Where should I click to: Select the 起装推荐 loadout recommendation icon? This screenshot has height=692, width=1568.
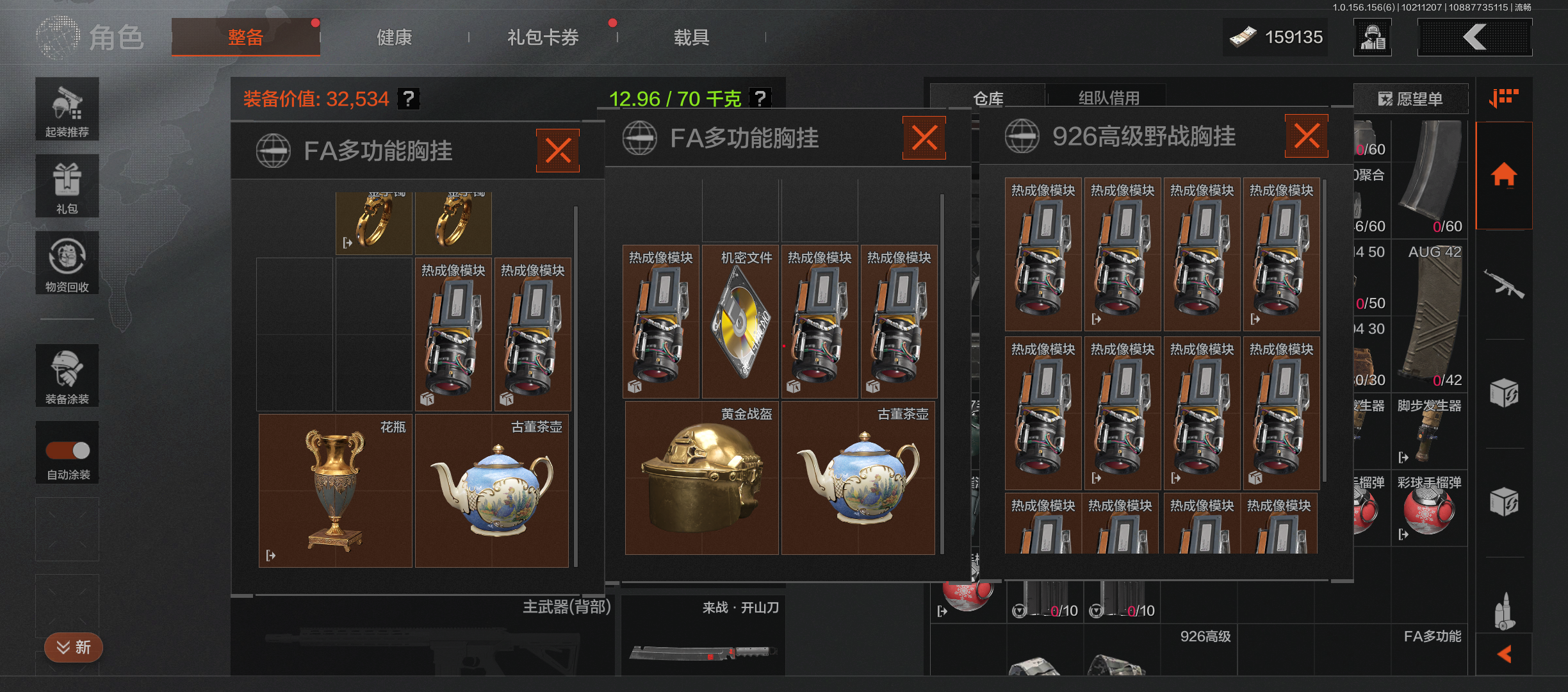pyautogui.click(x=67, y=109)
